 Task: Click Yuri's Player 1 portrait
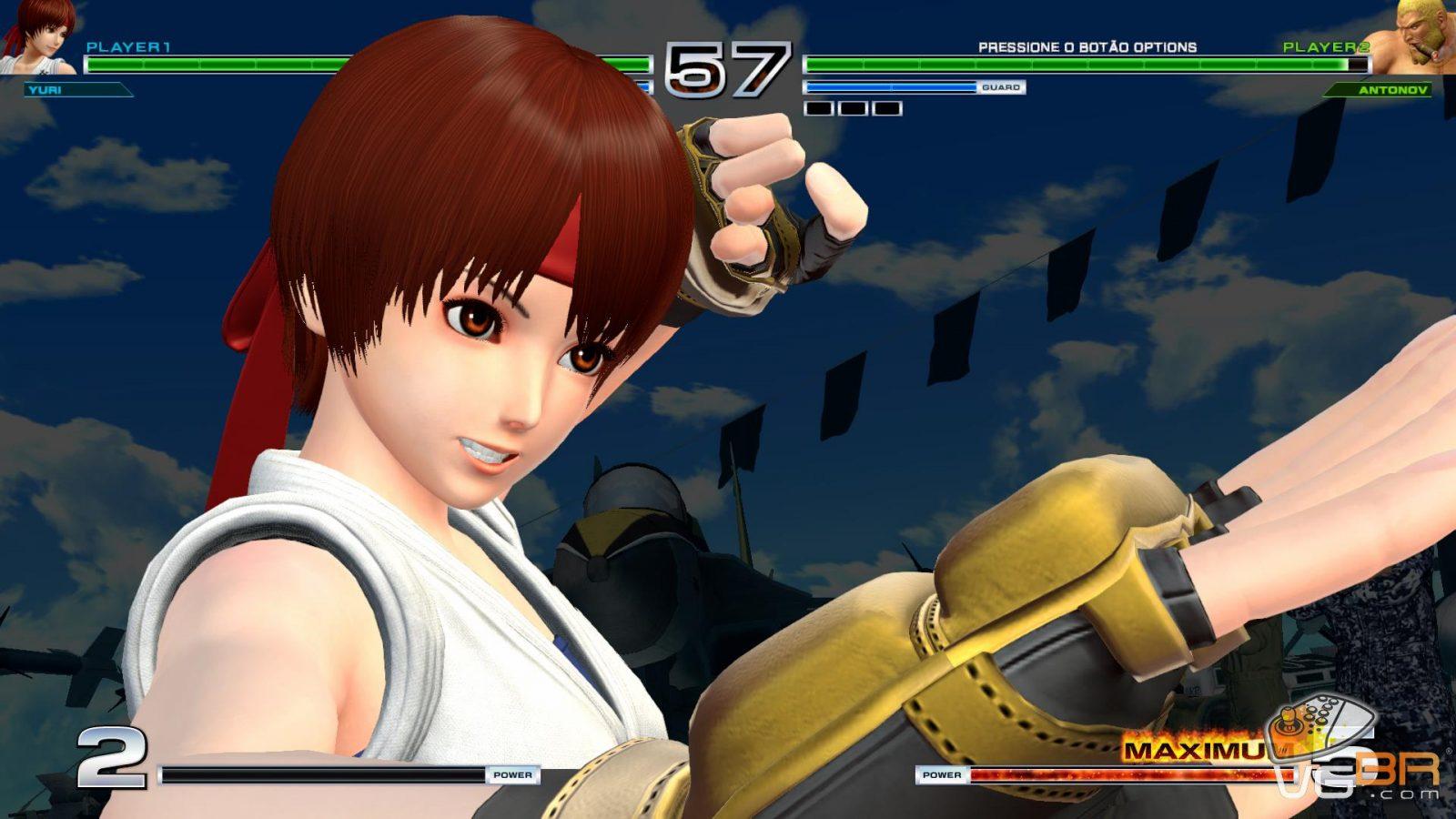(38, 38)
